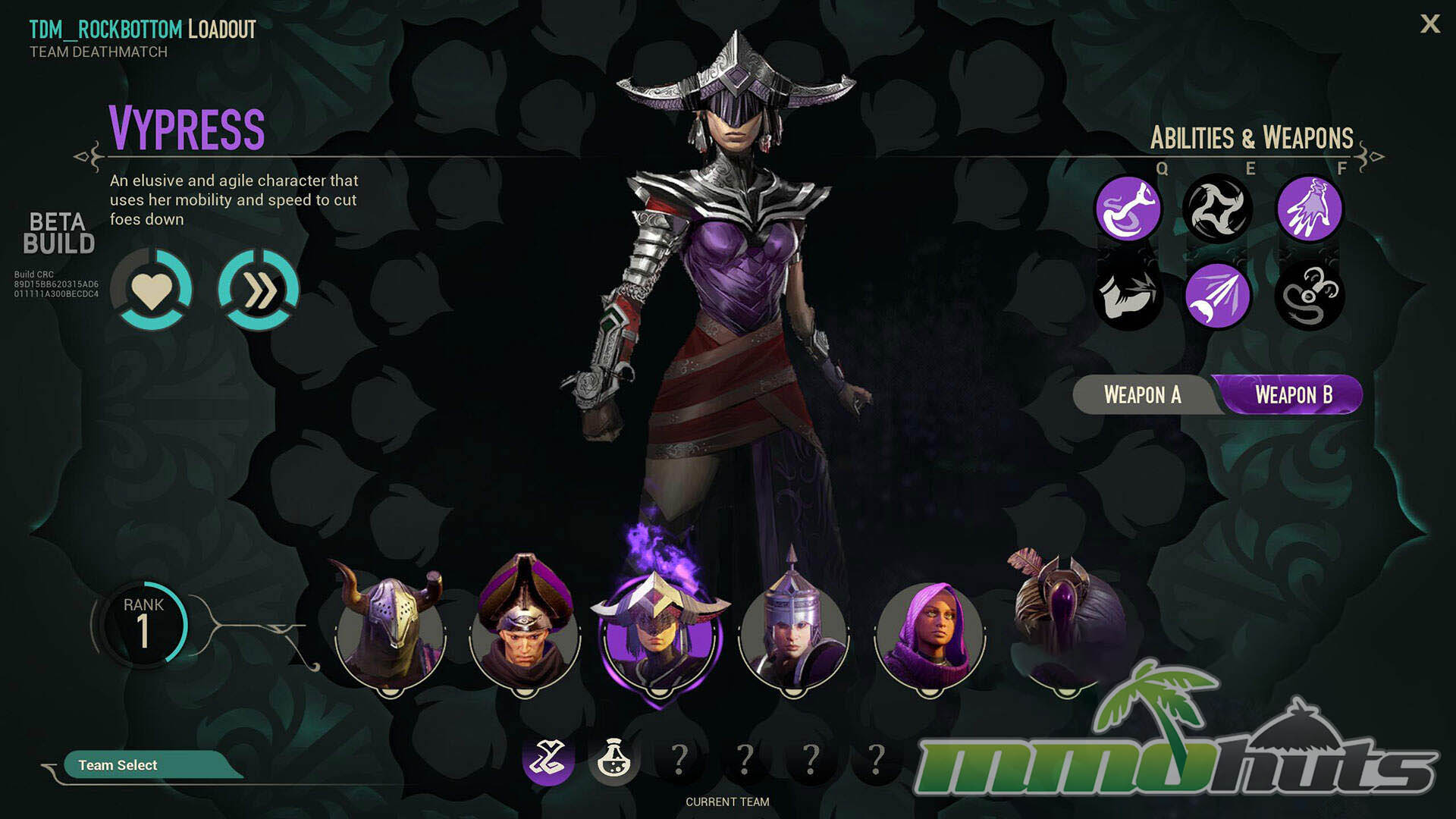The height and width of the screenshot is (819, 1456).
Task: Close the loadout screen
Action: (1429, 24)
